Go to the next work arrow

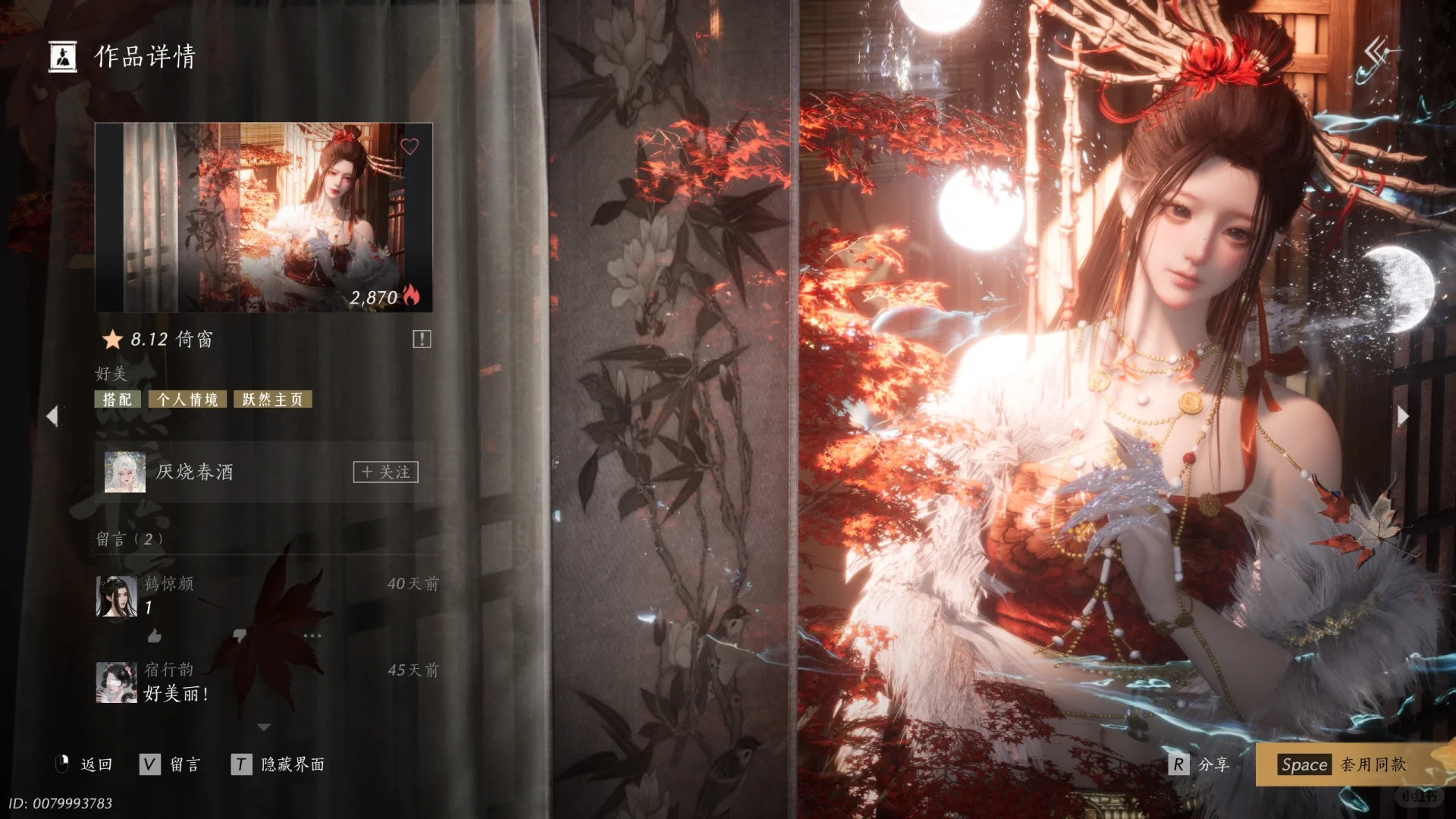1403,416
